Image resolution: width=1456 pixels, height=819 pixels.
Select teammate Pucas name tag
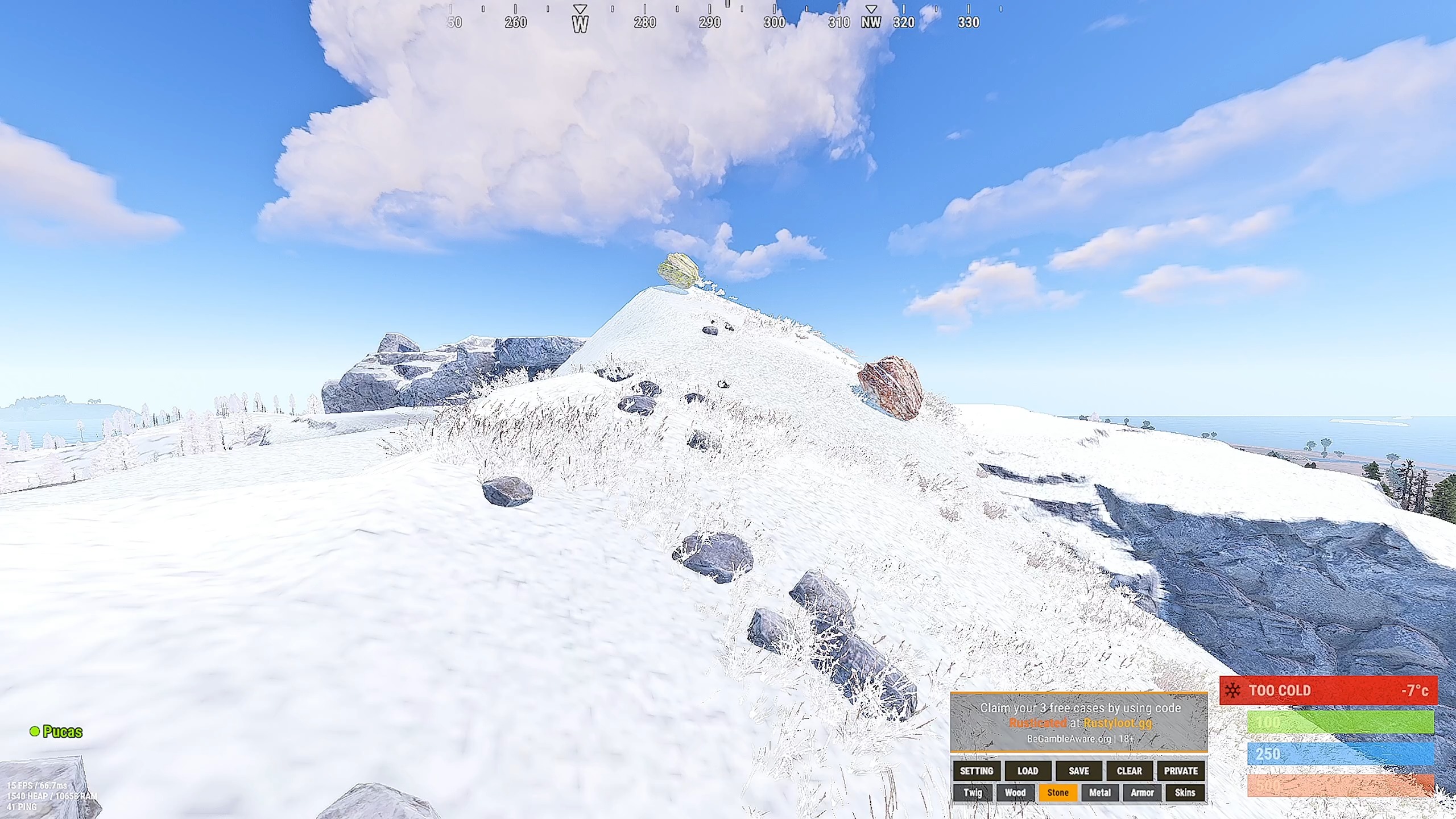[62, 732]
